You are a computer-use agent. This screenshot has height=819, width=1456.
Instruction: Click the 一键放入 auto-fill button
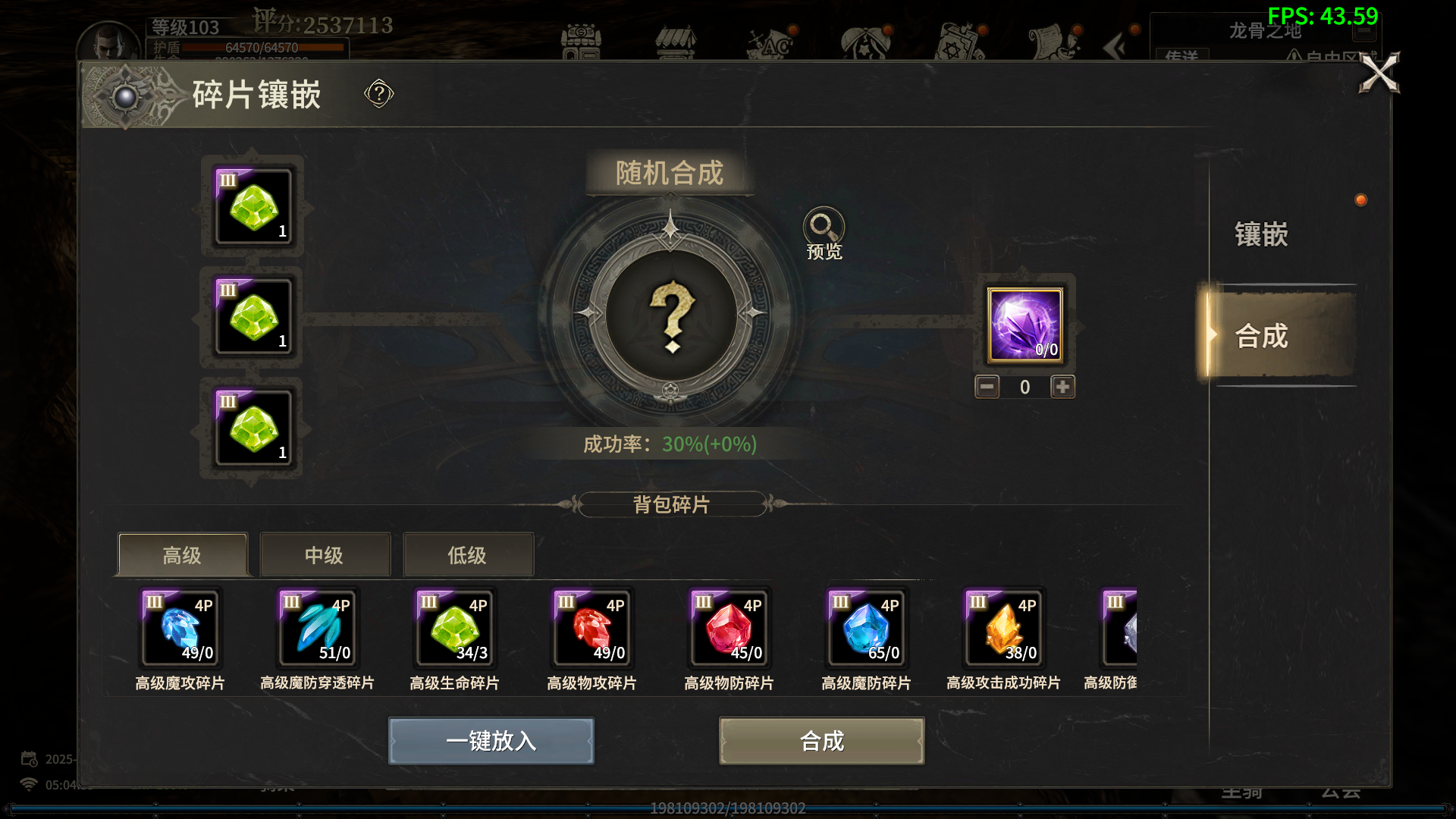click(x=491, y=740)
